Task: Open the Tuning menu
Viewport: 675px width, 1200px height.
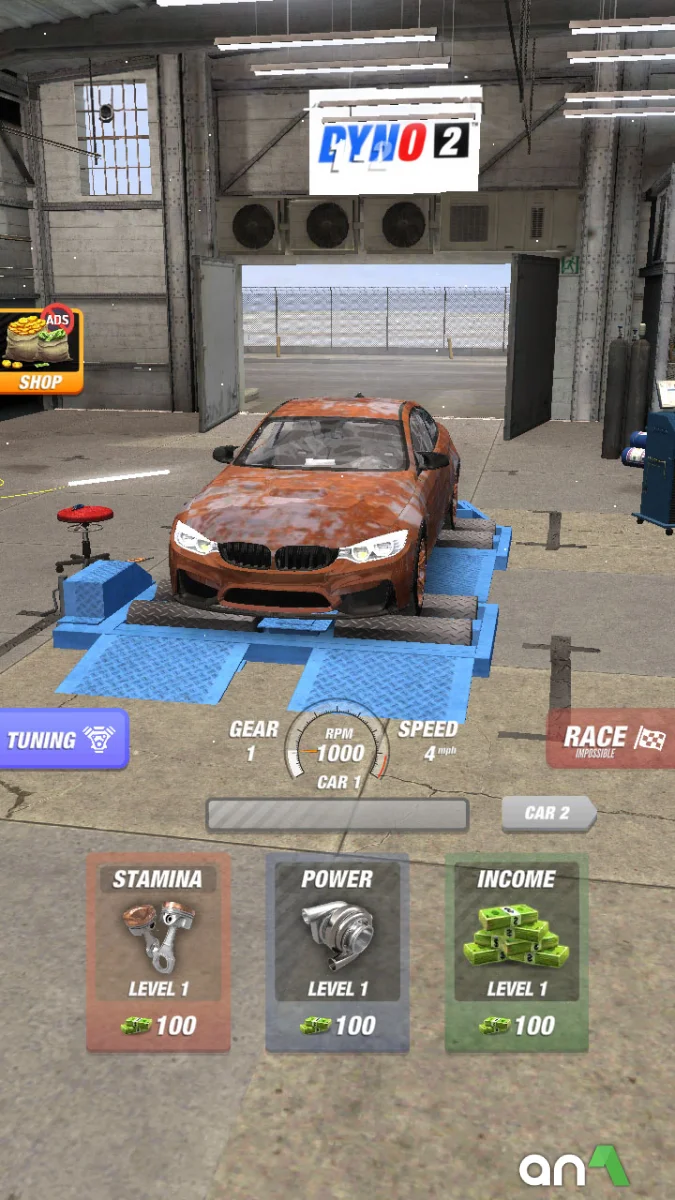Action: 63,740
